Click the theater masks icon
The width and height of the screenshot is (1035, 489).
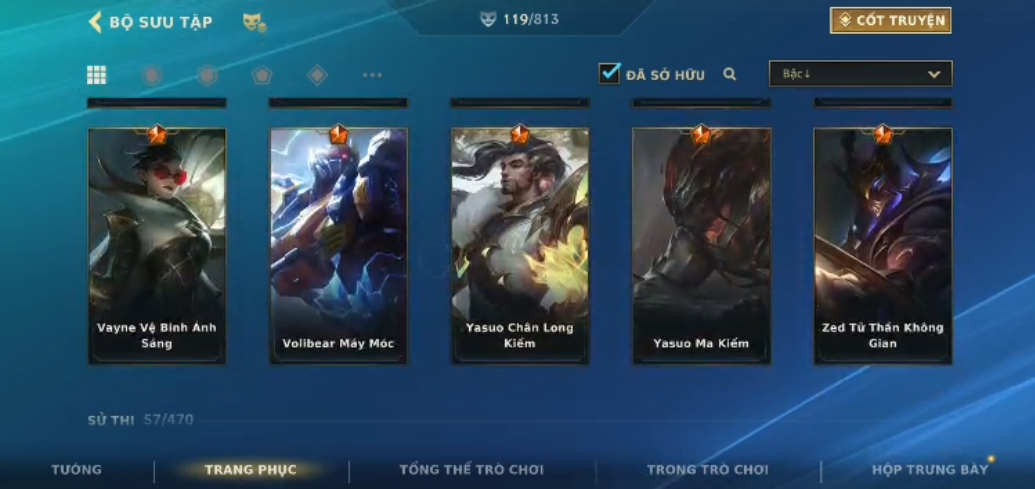(254, 22)
